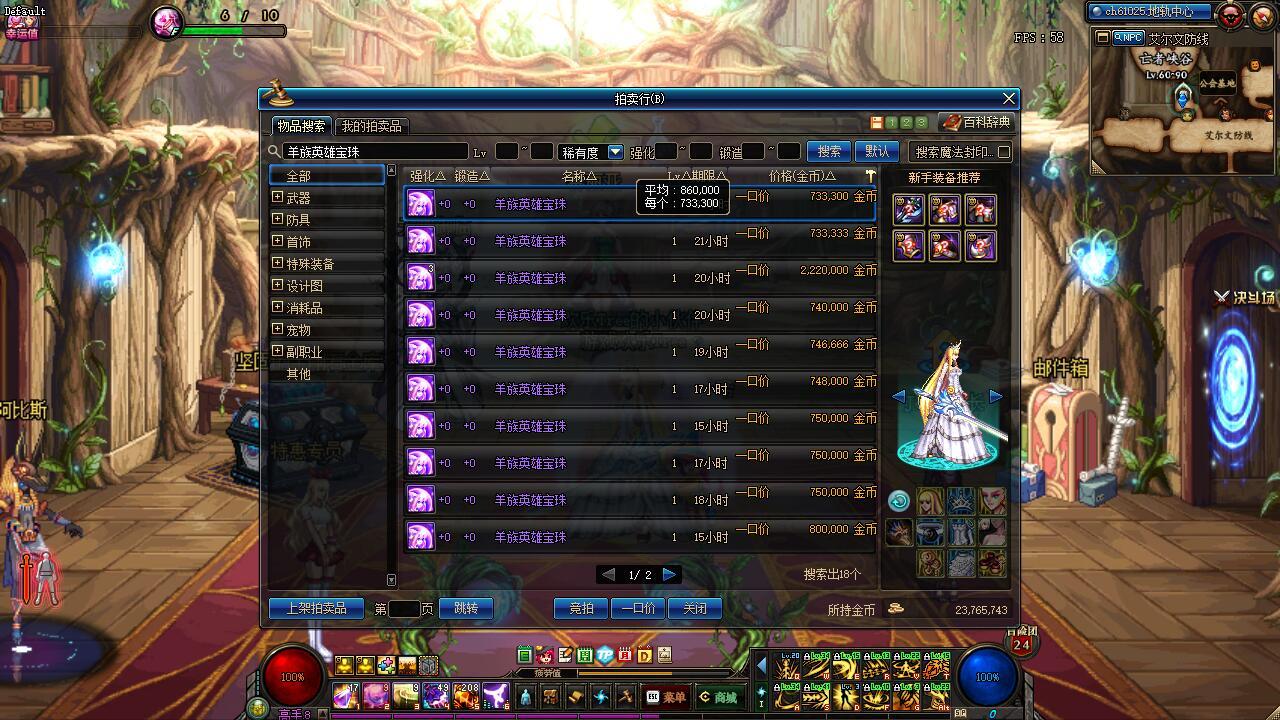Toggle 搜索魔法封印 checkbox
The image size is (1280, 720).
coord(1004,152)
